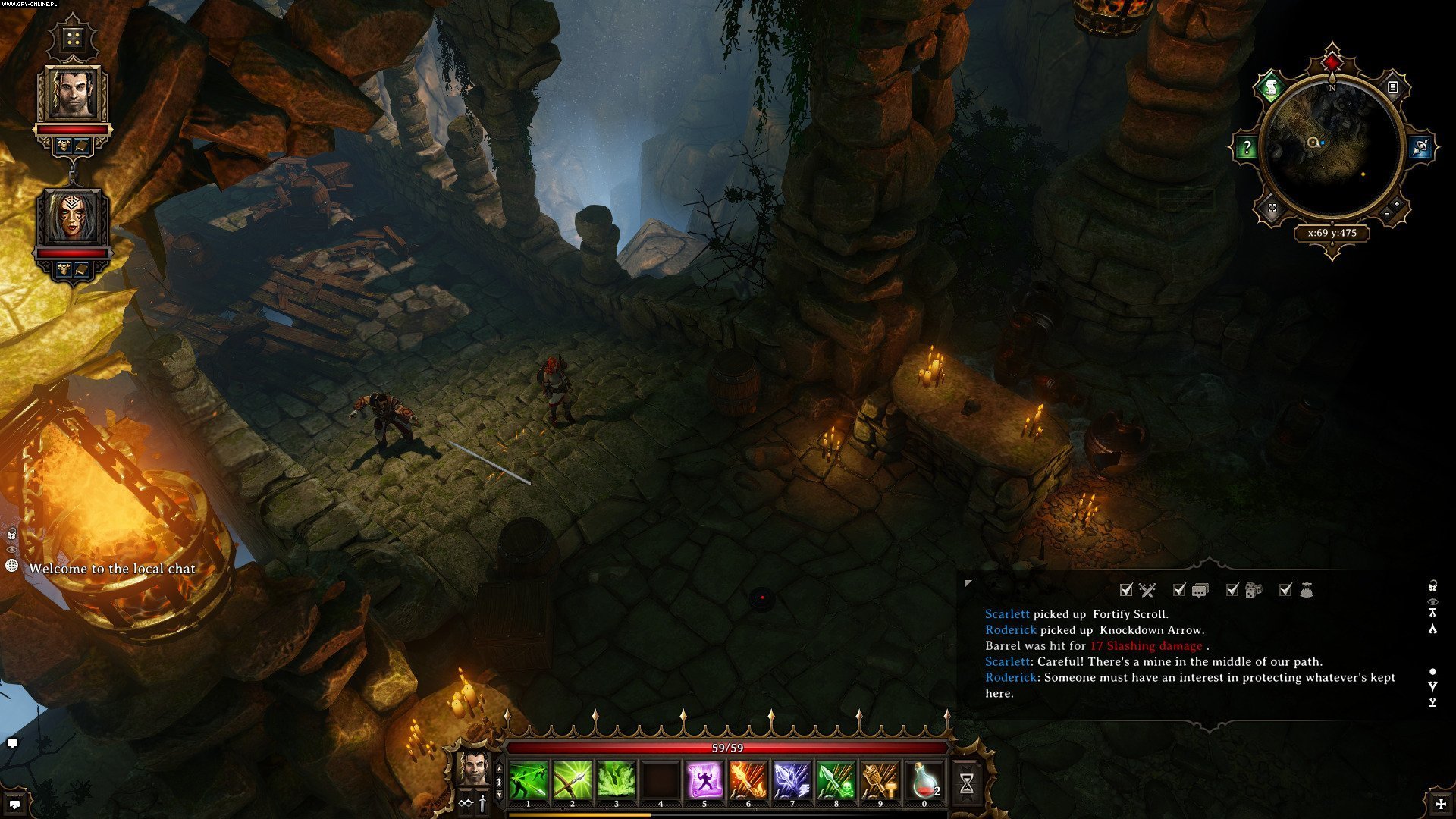Screen dimensions: 1456x819
Task: Zoom in the minimap with the plus button
Action: 1396,204
